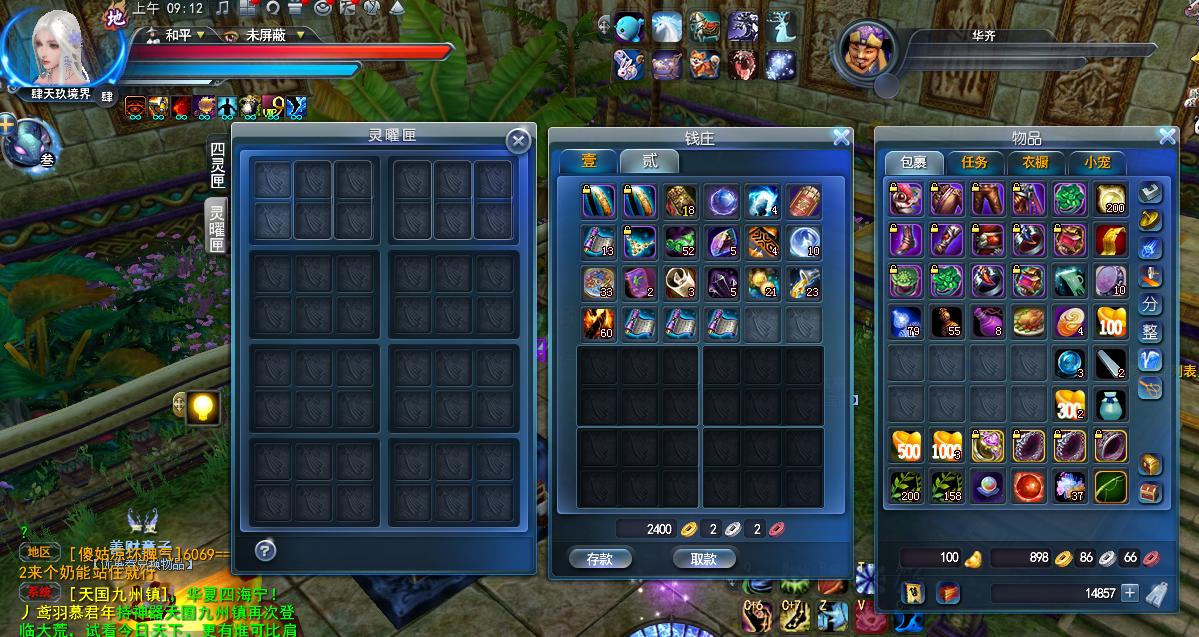The image size is (1199, 637).
Task: Close the 灵曜匣 panel
Action: (518, 141)
